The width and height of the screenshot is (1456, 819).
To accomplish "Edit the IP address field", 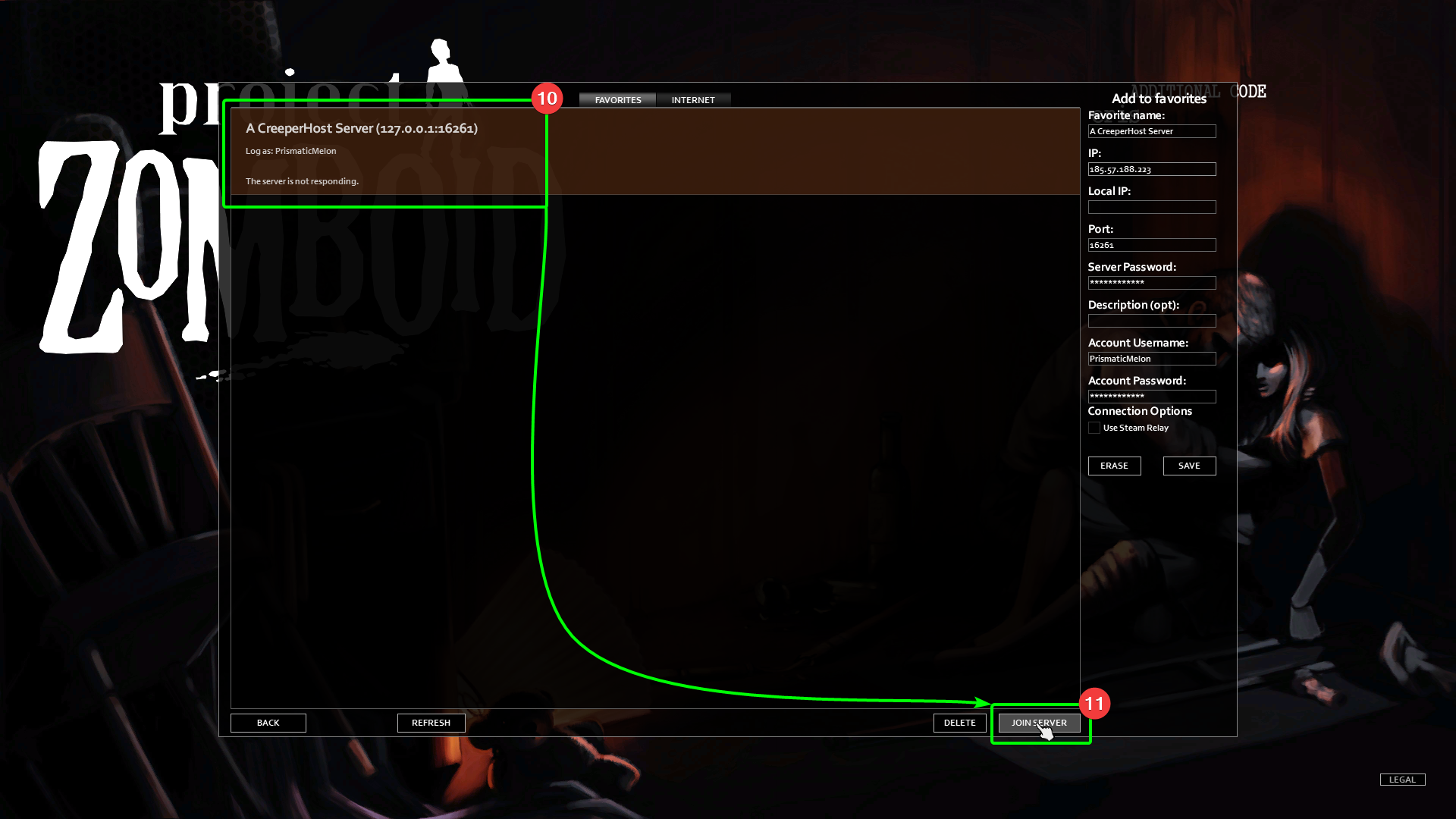I will 1152,169.
